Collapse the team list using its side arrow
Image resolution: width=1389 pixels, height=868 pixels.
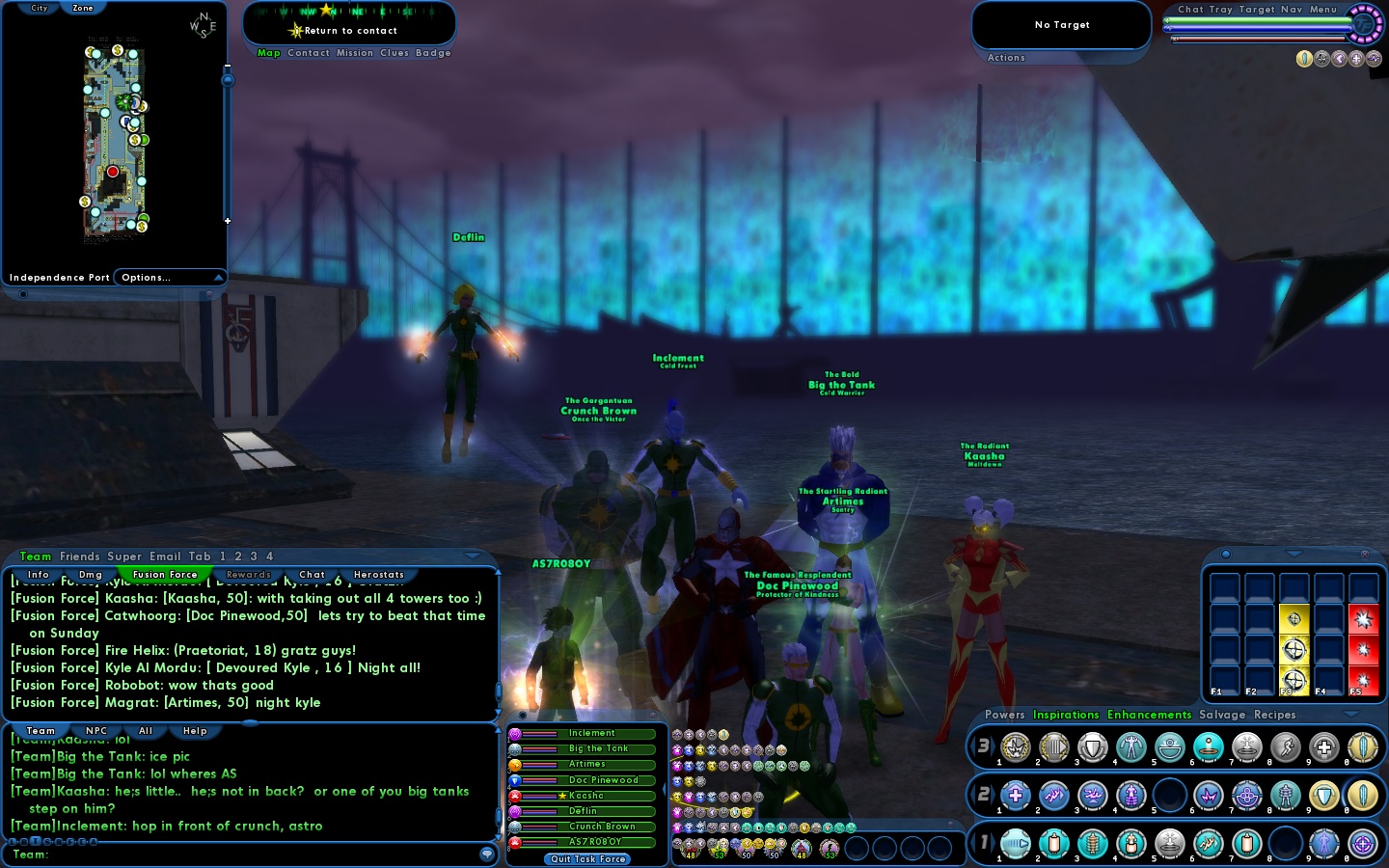664,788
